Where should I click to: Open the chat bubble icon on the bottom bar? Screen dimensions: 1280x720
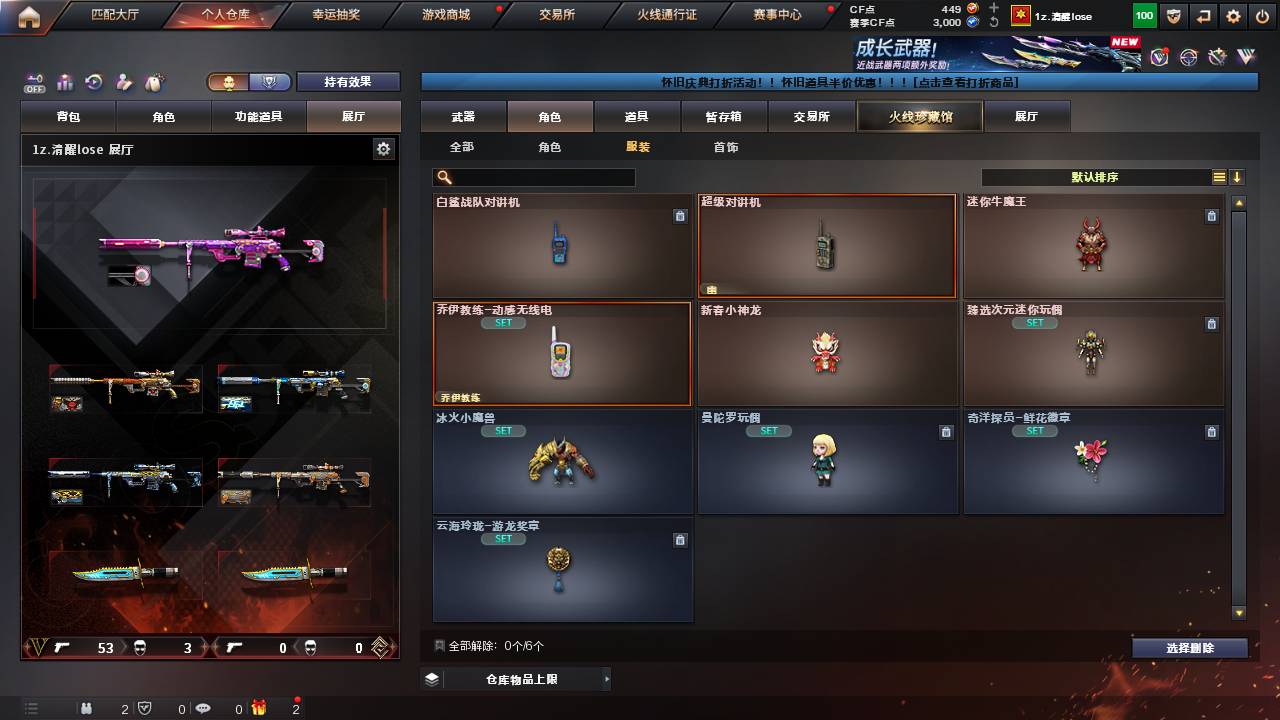tap(203, 709)
